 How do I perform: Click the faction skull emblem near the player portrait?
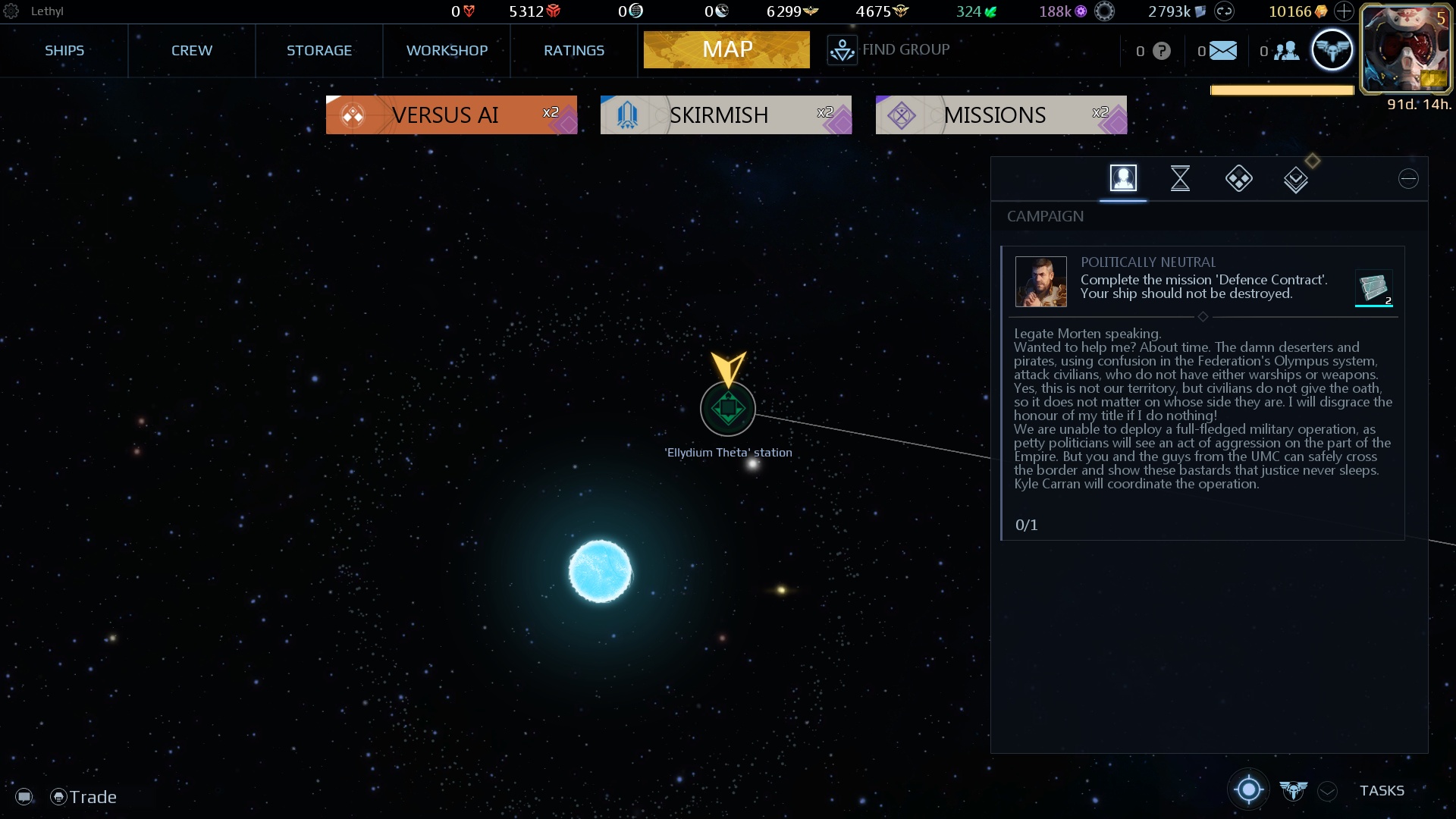click(x=1333, y=49)
